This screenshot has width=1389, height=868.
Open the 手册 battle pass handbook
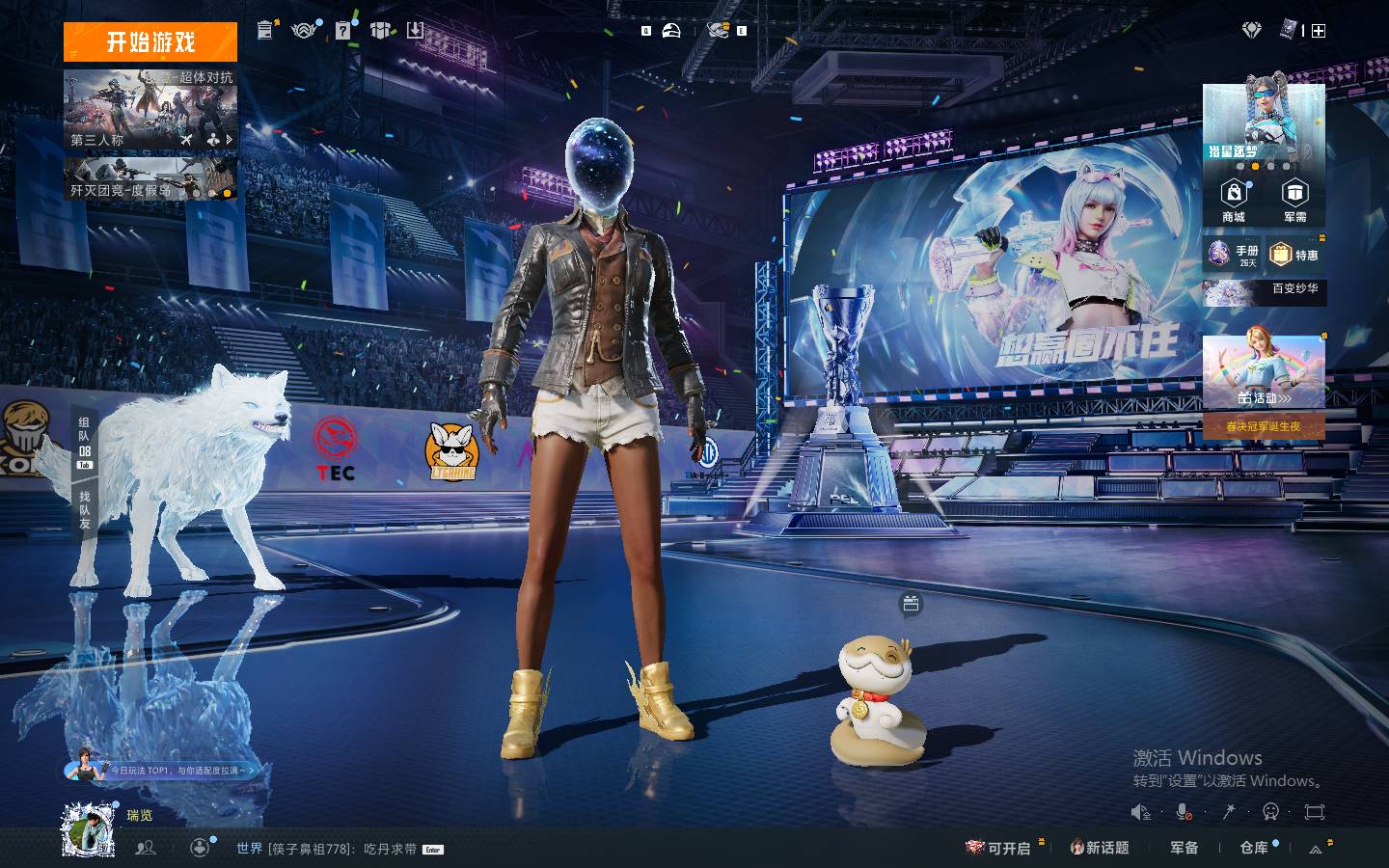tap(1233, 255)
